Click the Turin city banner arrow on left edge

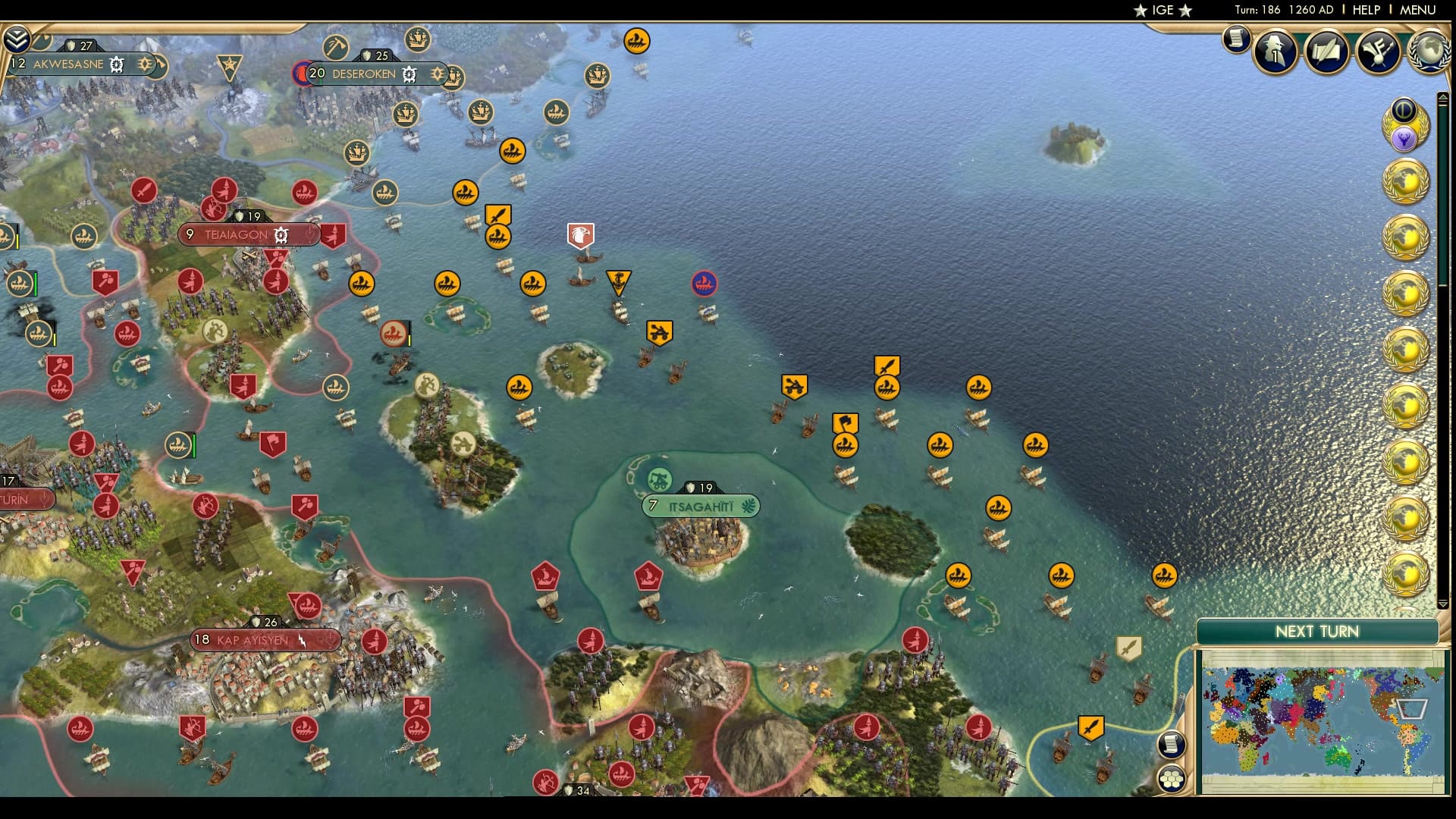click(x=43, y=499)
